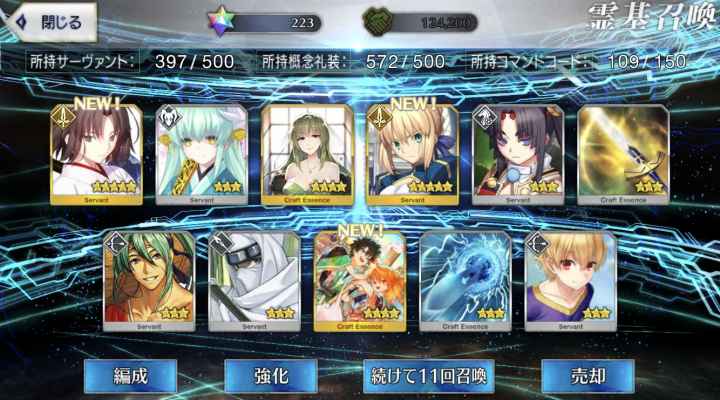Select the white-hooded goggles servant card
Image resolution: width=720 pixels, height=400 pixels.
tap(254, 280)
